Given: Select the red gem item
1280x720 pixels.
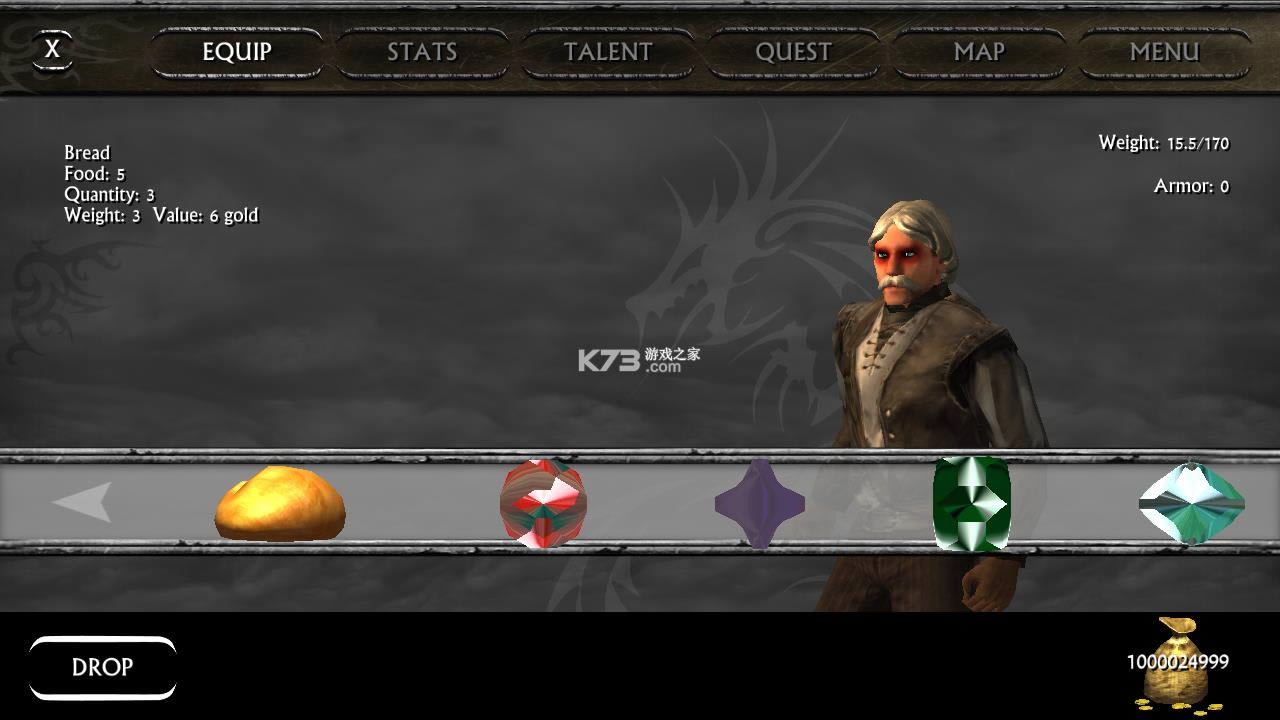Looking at the screenshot, I should [541, 505].
